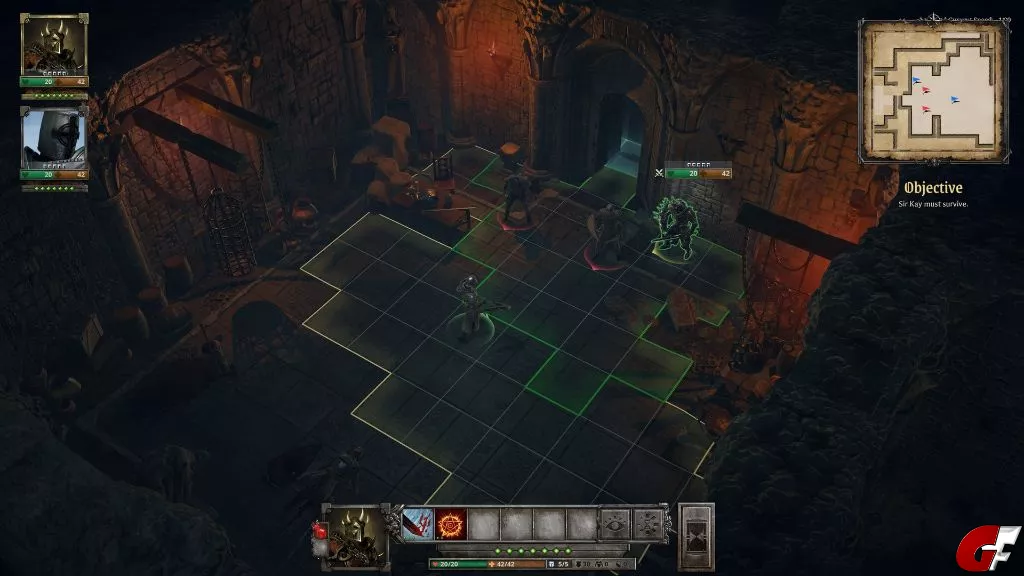Screen dimensions: 1024x576
Task: Select the steel great-helm knight portrait
Action: (54, 138)
